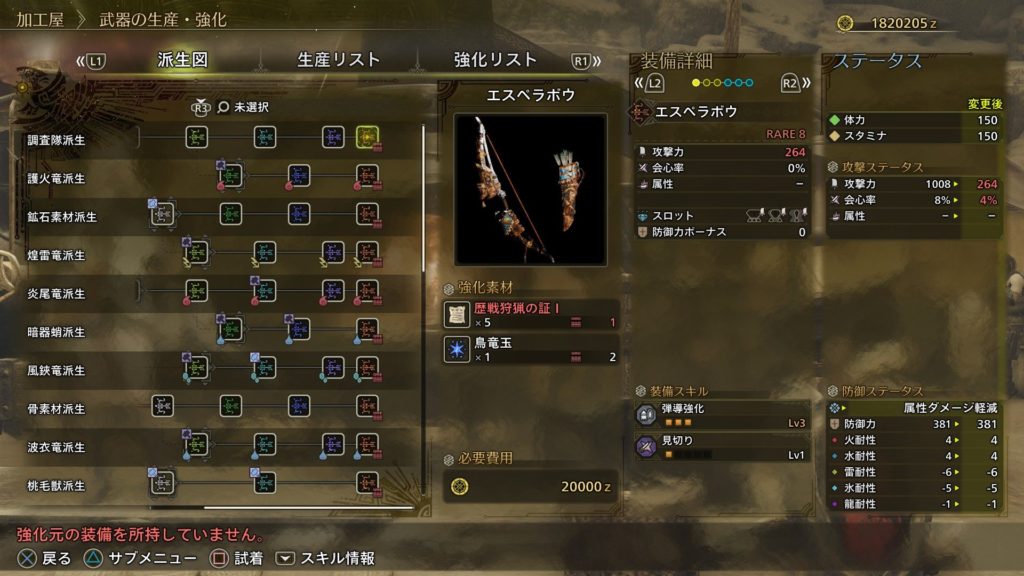The image size is (1024, 576).
Task: Click the エスペラボウ weapon preview image
Action: tap(530, 189)
